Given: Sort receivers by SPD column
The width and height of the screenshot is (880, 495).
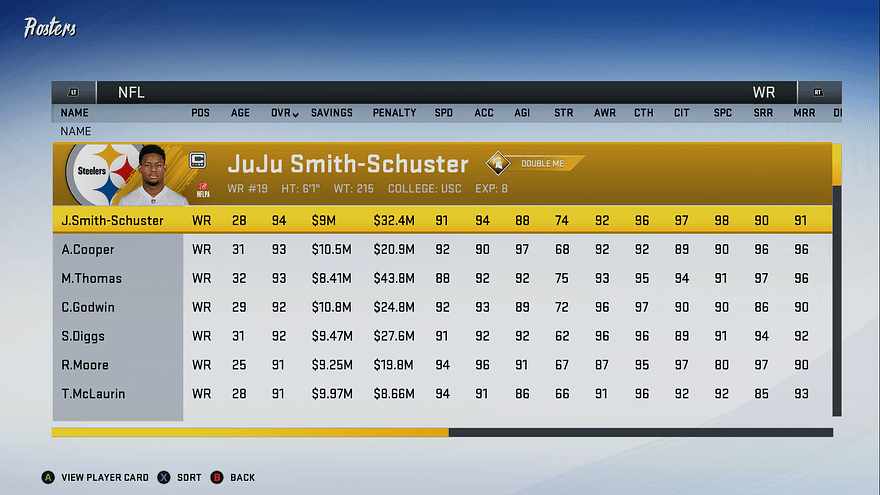Looking at the screenshot, I should pyautogui.click(x=443, y=113).
